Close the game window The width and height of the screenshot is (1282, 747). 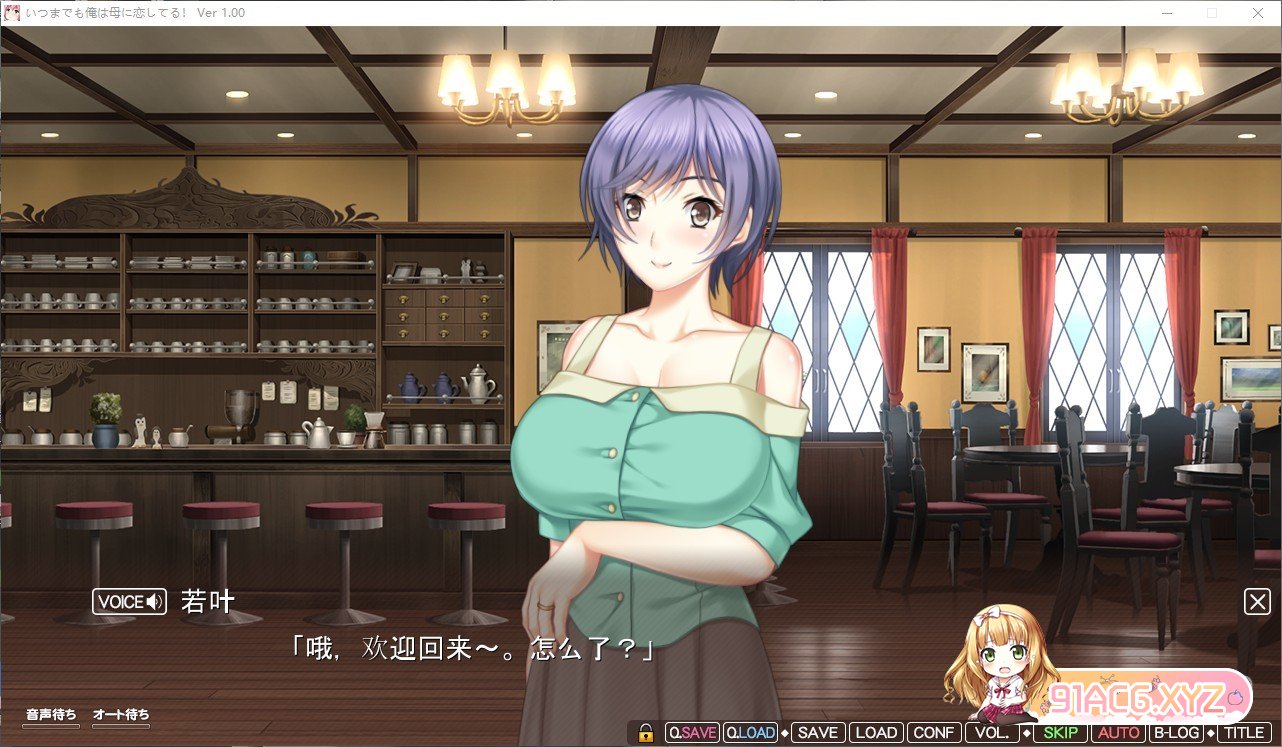(1257, 13)
